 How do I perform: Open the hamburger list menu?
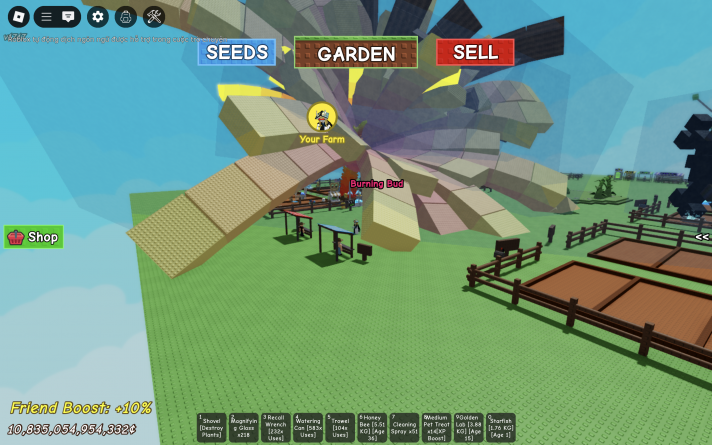click(x=46, y=17)
